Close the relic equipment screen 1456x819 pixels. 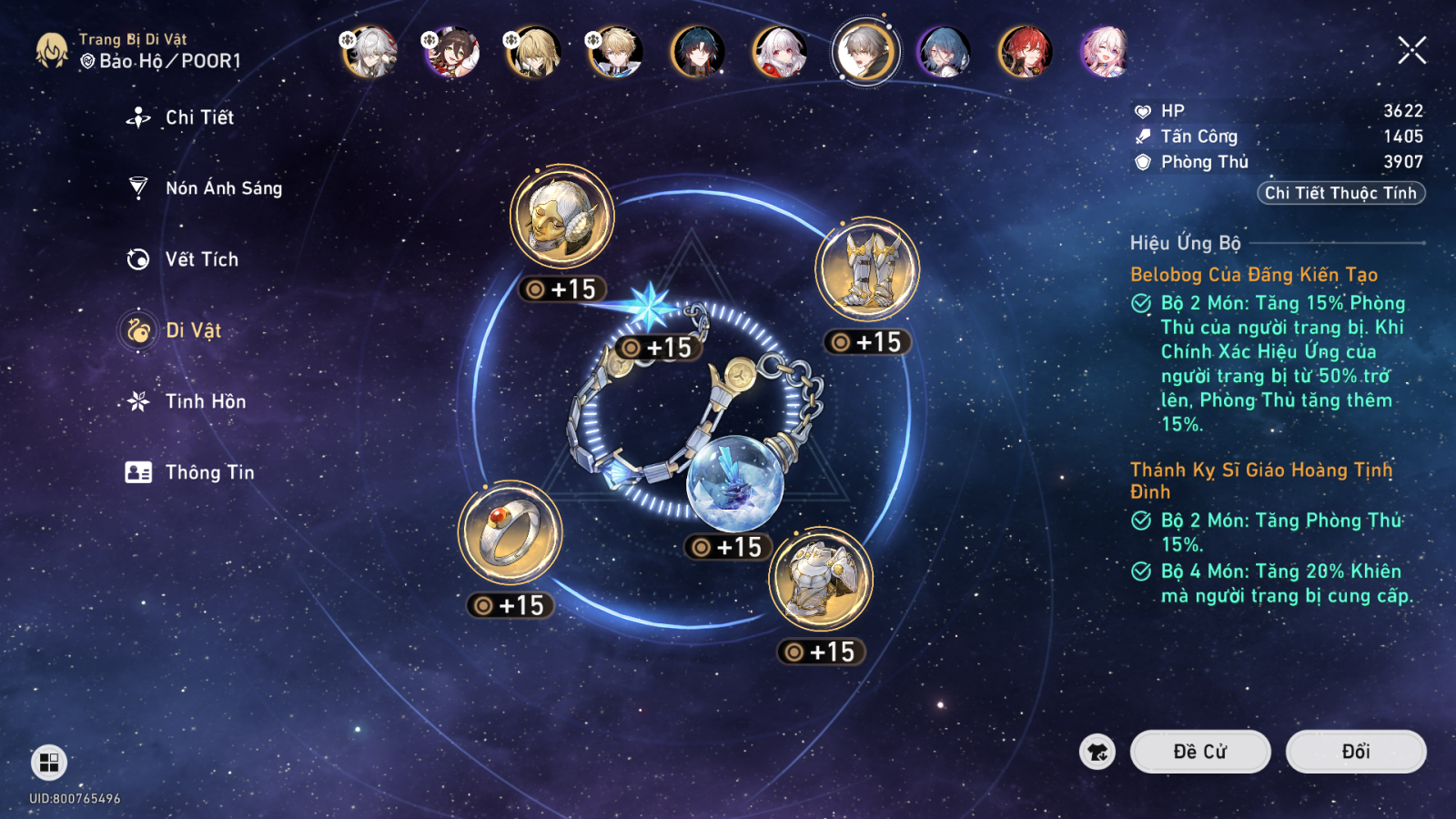1411,50
